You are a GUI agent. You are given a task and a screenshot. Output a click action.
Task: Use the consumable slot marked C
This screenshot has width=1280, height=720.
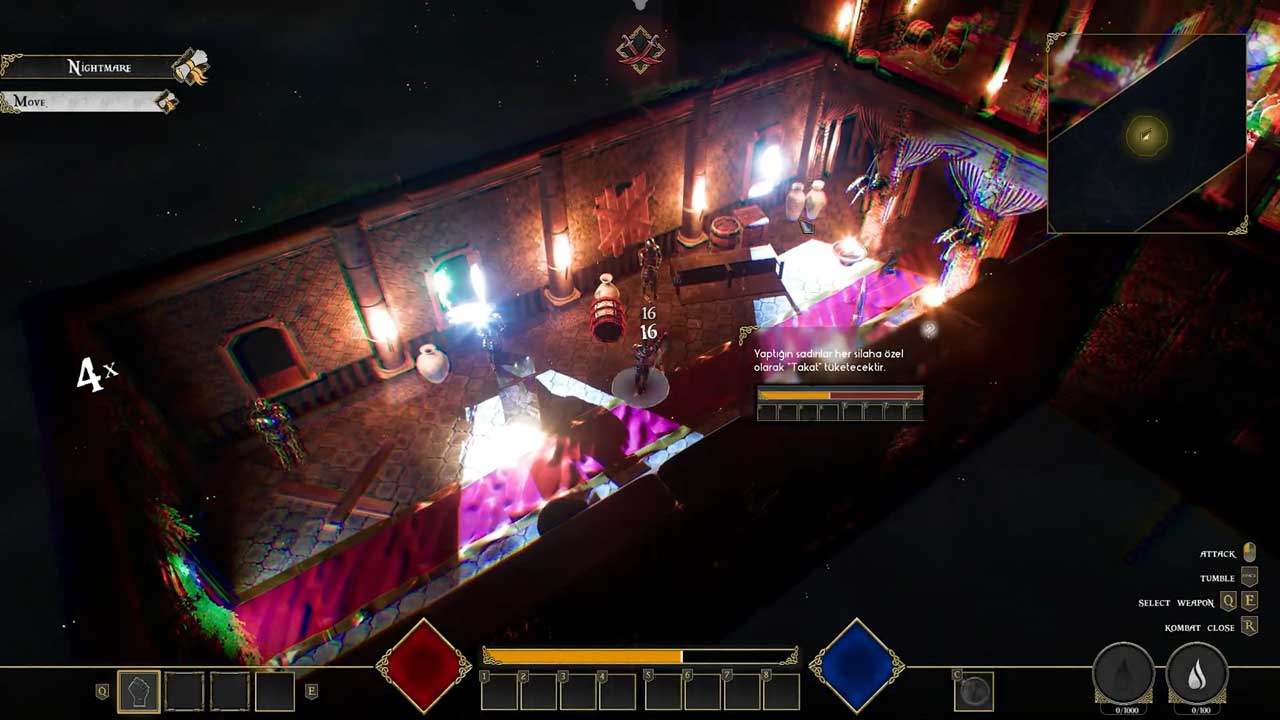pyautogui.click(x=974, y=690)
